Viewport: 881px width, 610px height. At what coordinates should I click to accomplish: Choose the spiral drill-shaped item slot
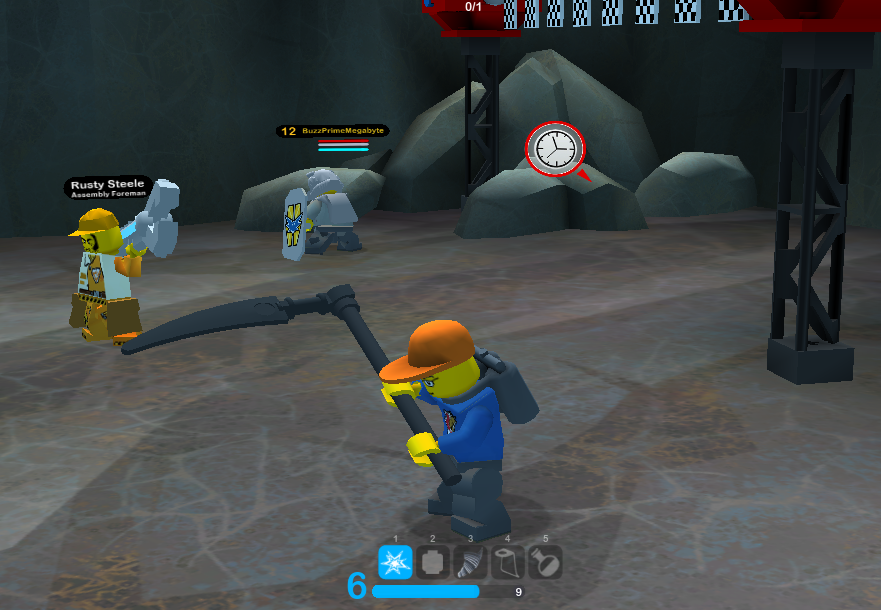(470, 562)
